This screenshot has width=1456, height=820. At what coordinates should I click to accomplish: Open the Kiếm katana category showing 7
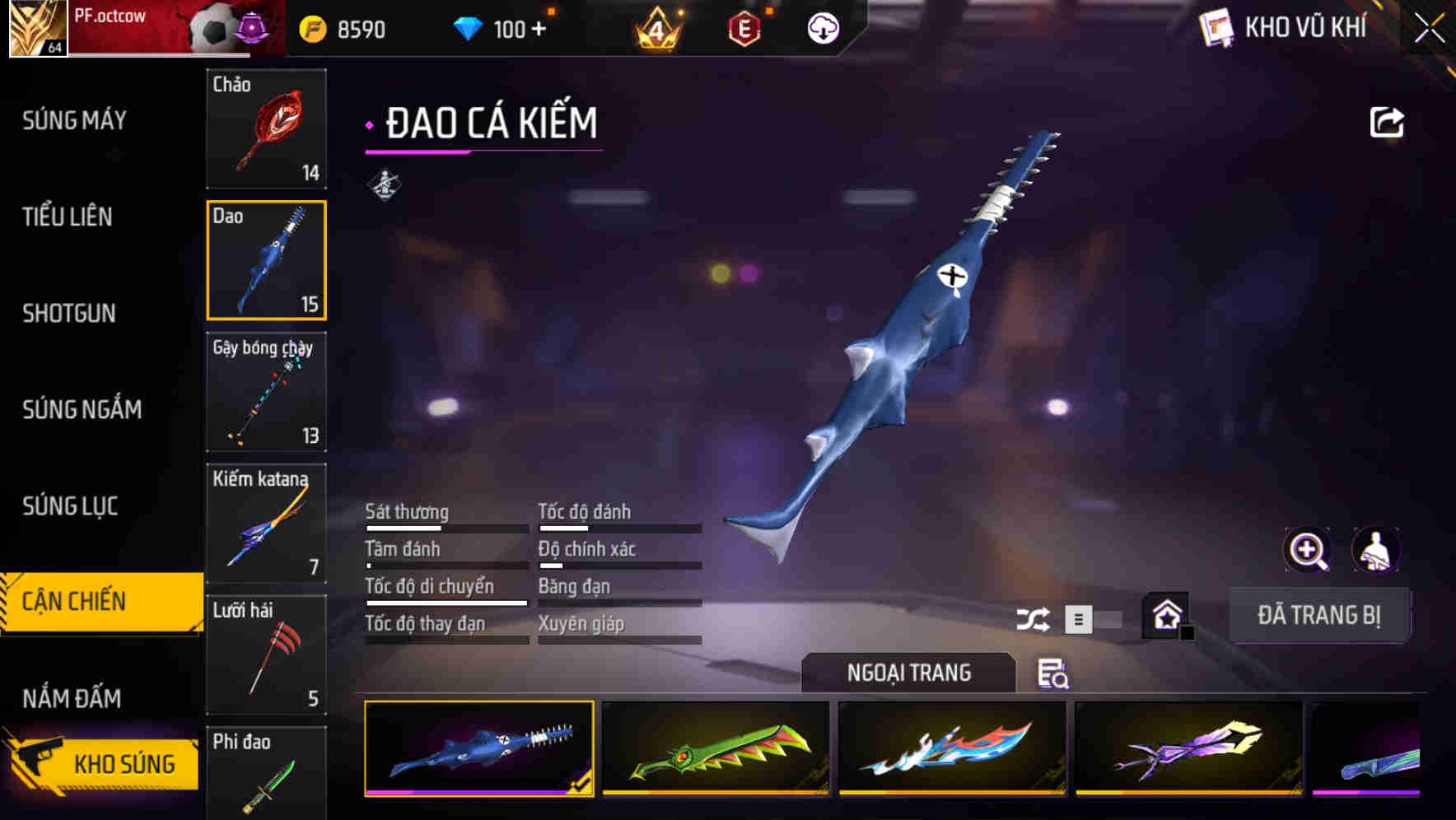266,524
